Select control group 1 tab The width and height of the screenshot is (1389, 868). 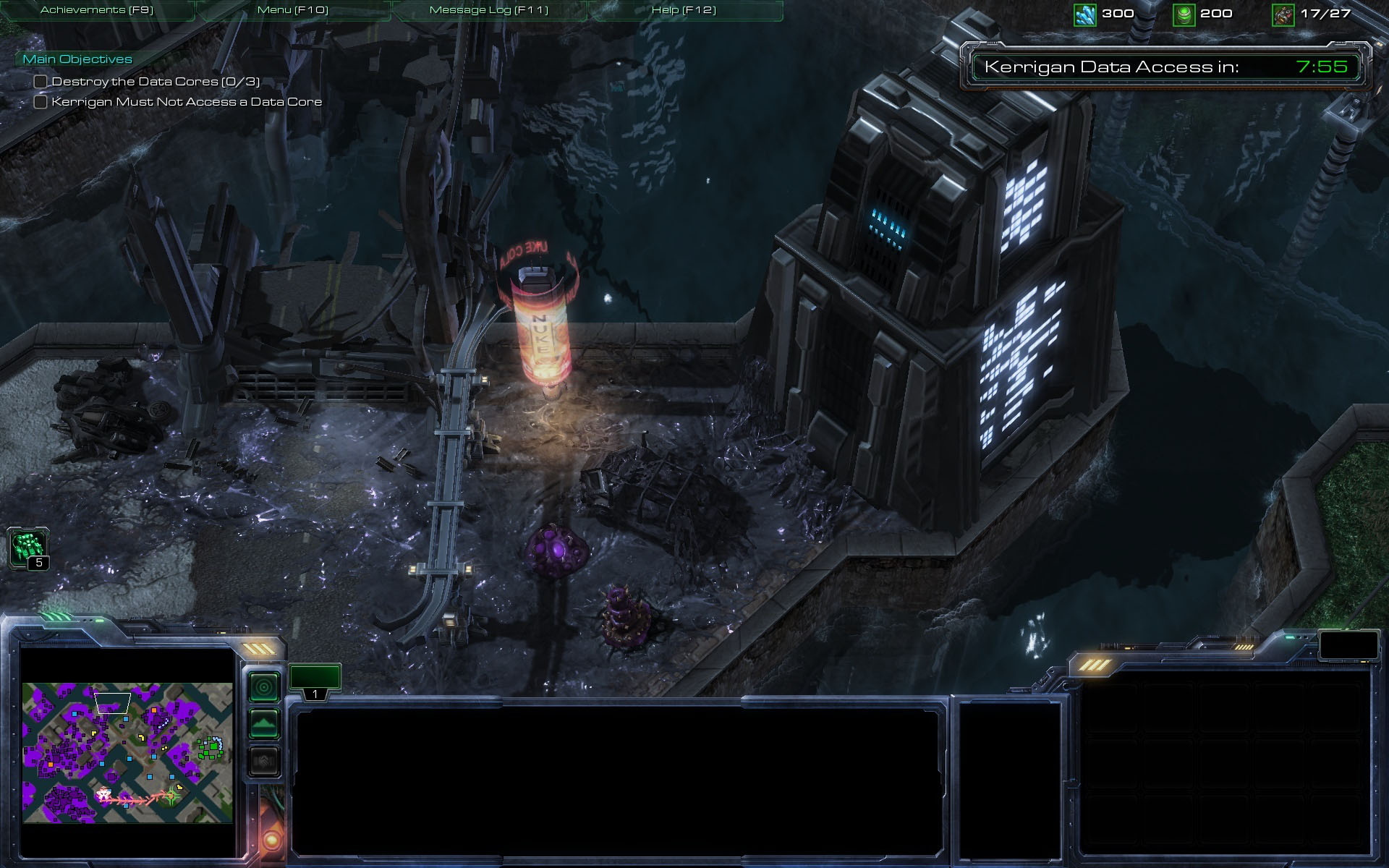[x=315, y=681]
